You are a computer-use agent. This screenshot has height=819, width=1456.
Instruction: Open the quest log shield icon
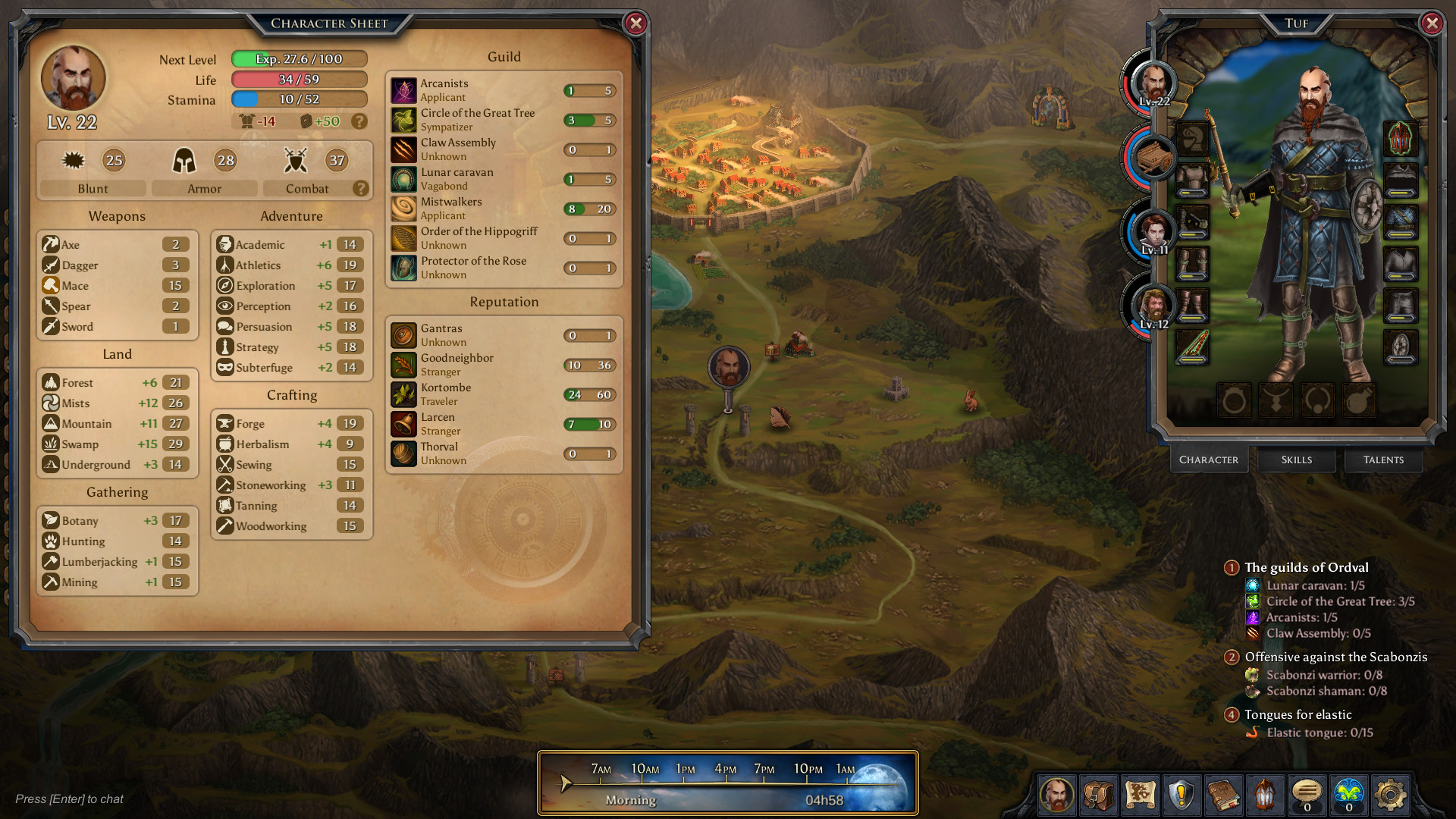[1183, 795]
